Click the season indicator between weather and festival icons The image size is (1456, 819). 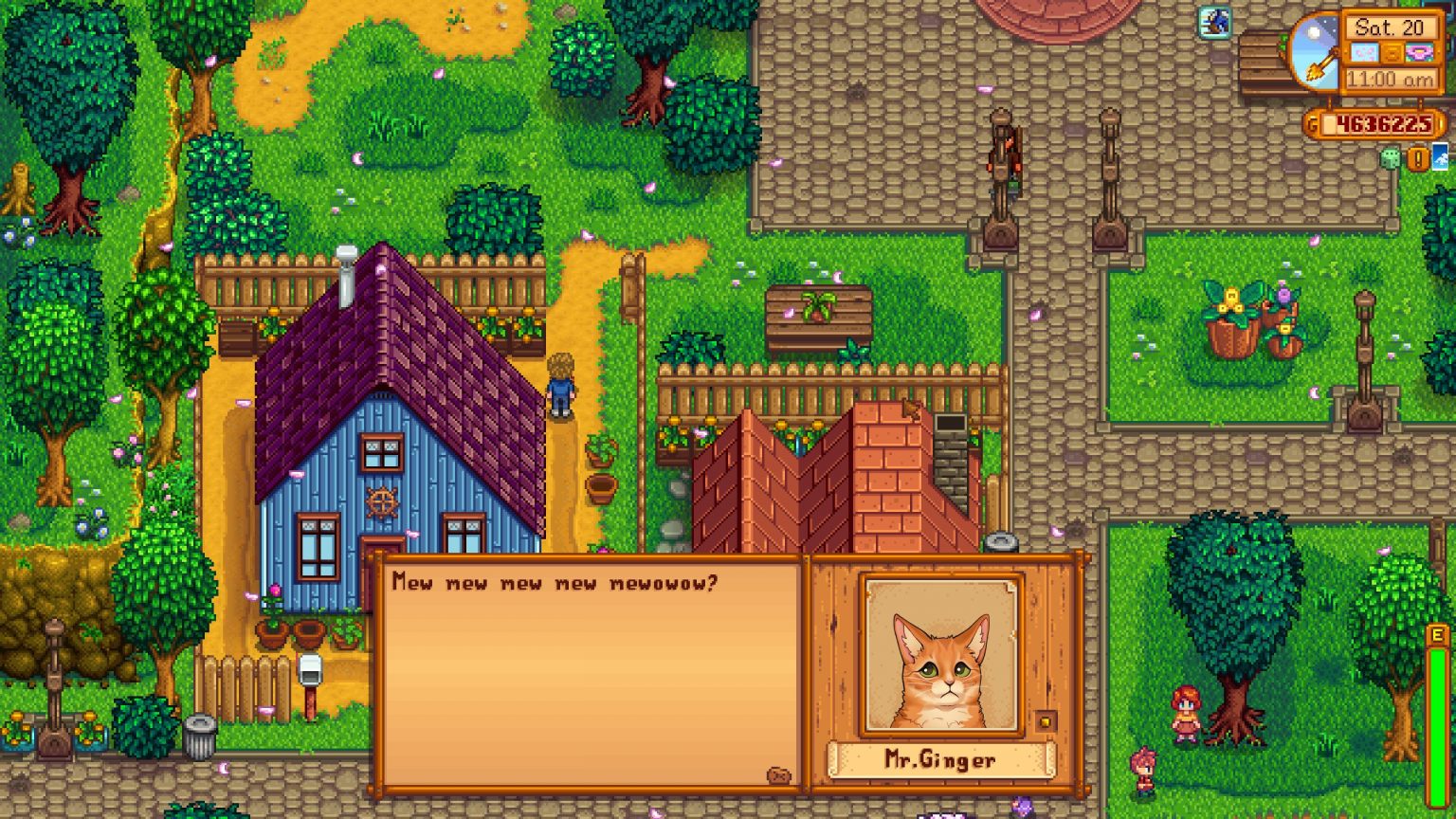(x=1392, y=53)
